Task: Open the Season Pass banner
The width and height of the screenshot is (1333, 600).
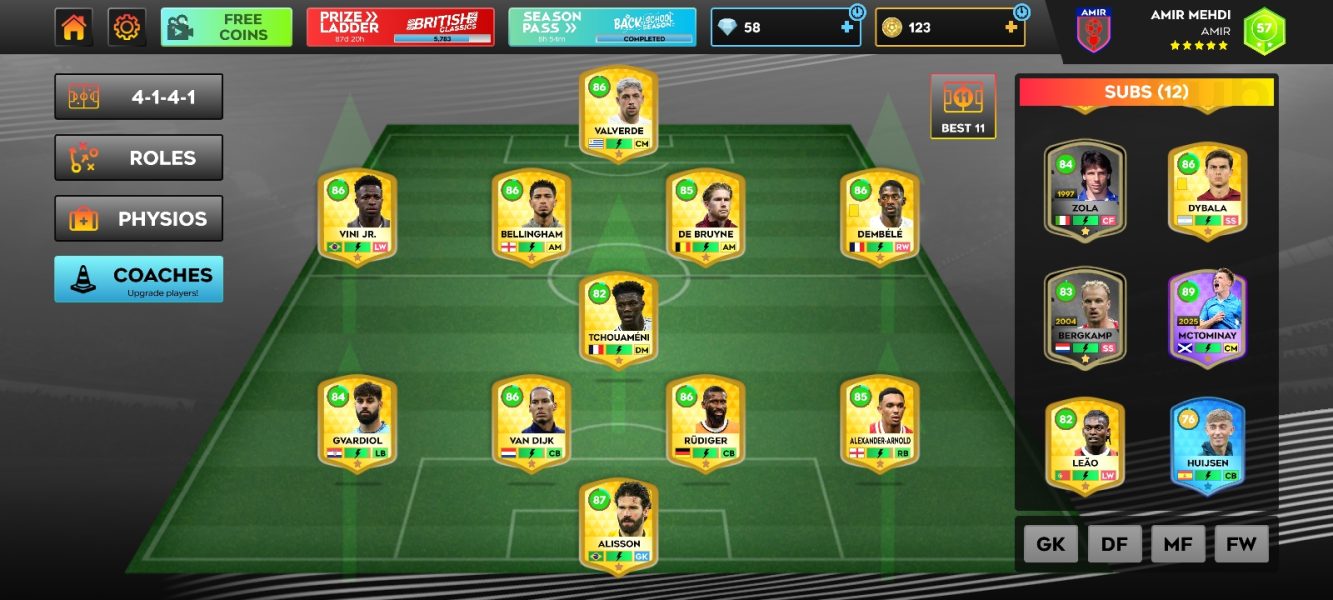Action: (x=602, y=27)
